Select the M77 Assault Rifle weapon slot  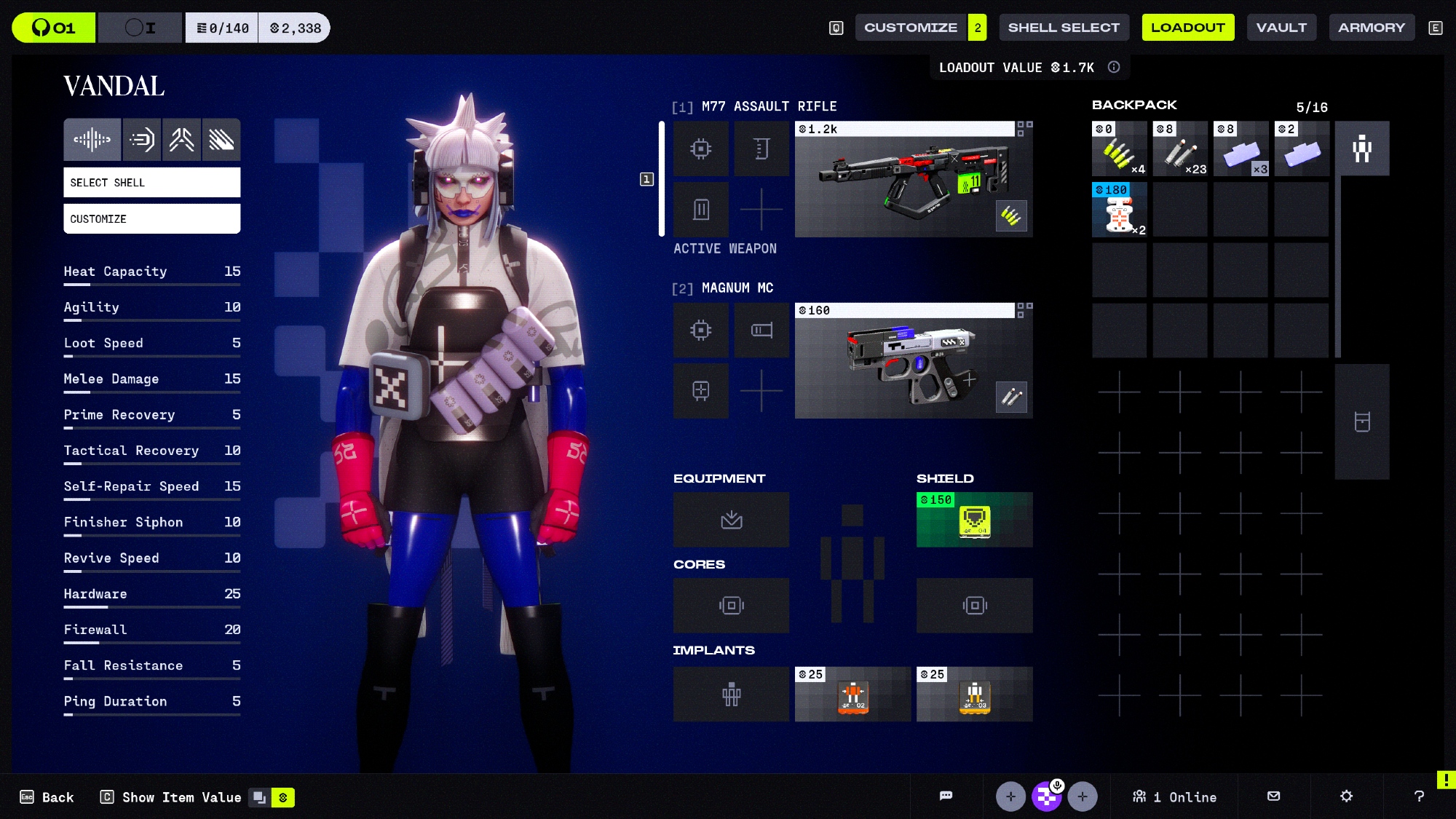tap(913, 179)
